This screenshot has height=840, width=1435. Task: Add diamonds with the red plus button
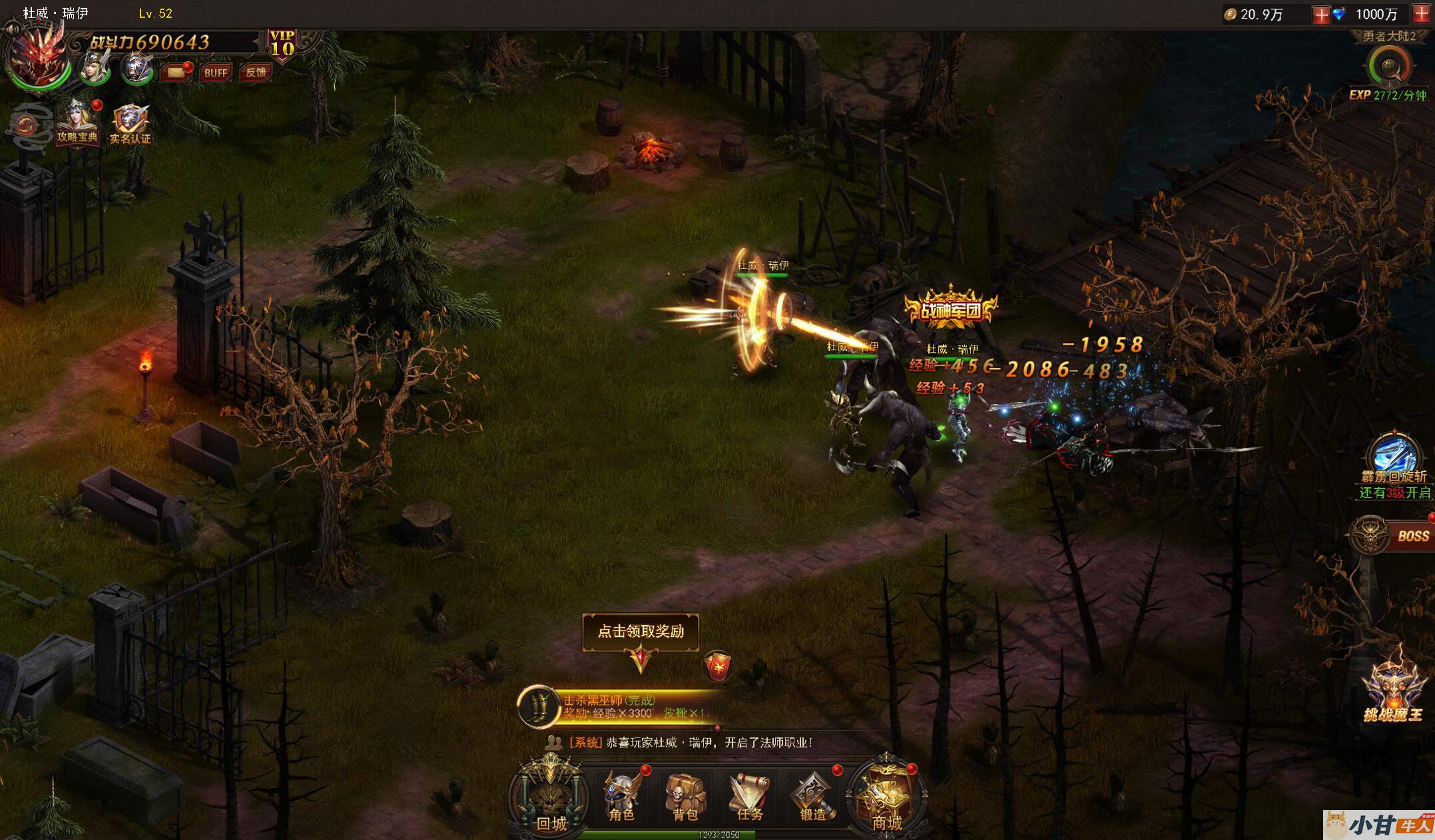click(1422, 14)
